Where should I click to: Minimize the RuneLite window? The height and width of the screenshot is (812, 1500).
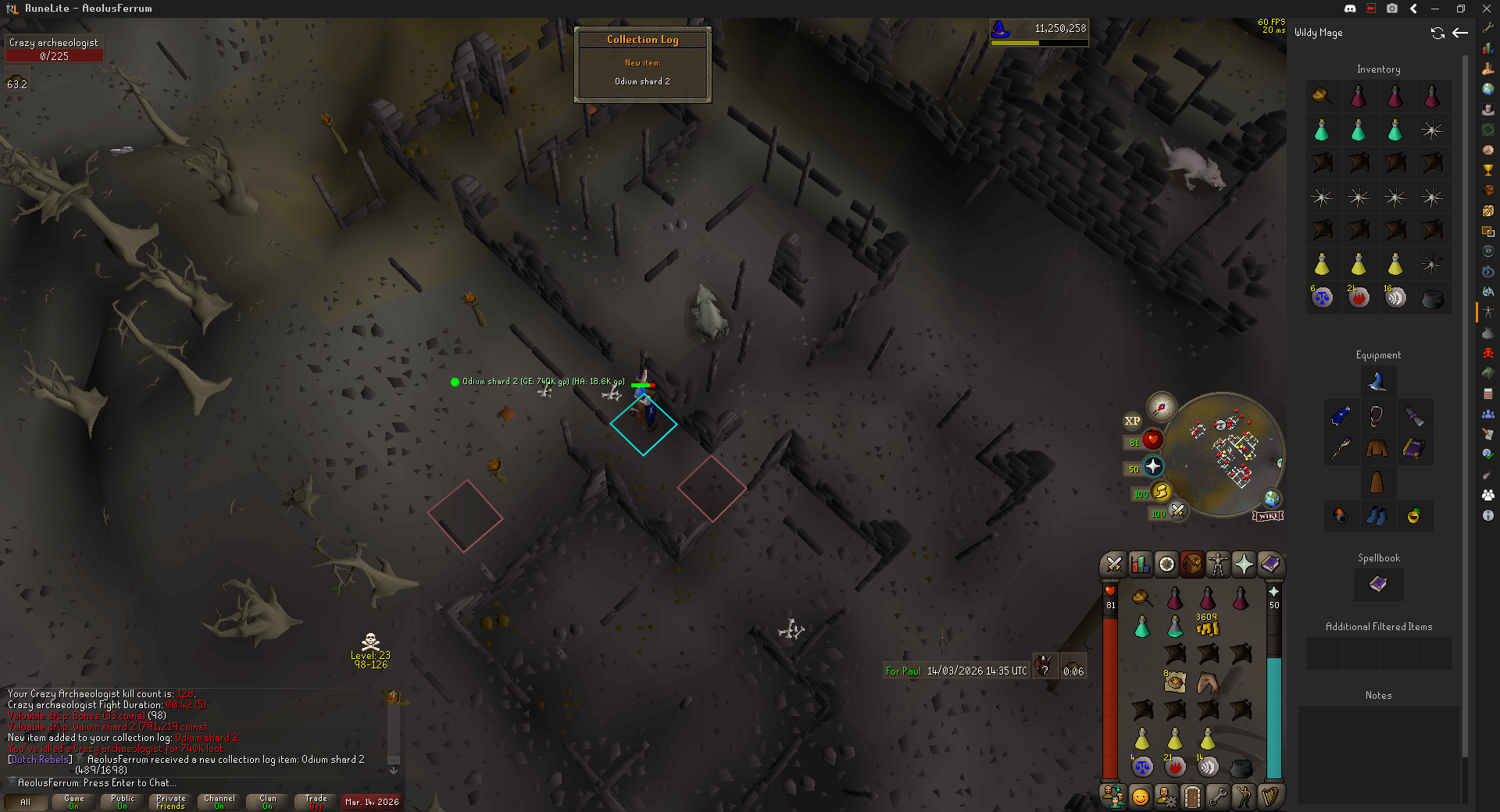coord(1435,9)
